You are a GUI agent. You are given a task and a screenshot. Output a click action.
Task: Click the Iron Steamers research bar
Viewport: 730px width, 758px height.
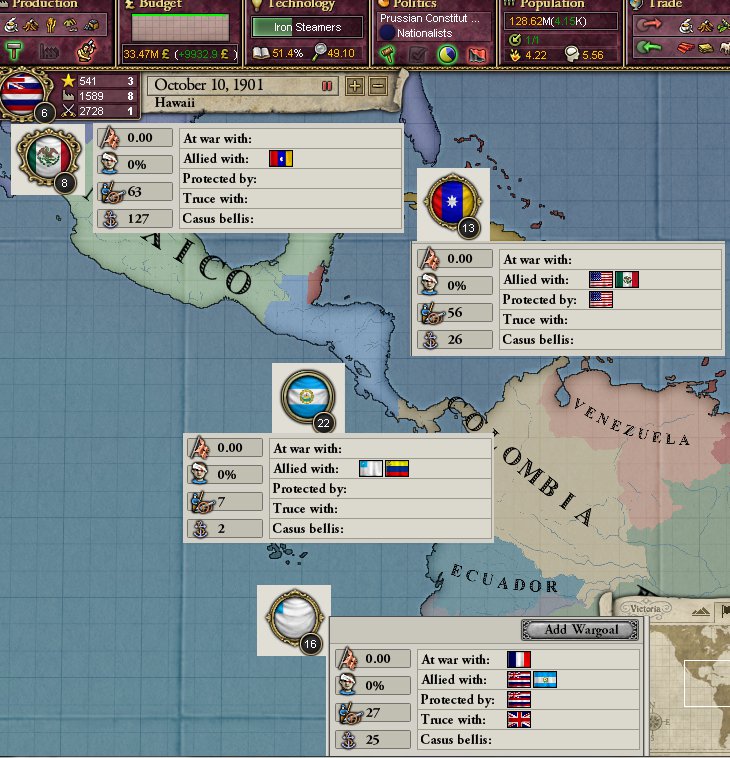point(307,27)
